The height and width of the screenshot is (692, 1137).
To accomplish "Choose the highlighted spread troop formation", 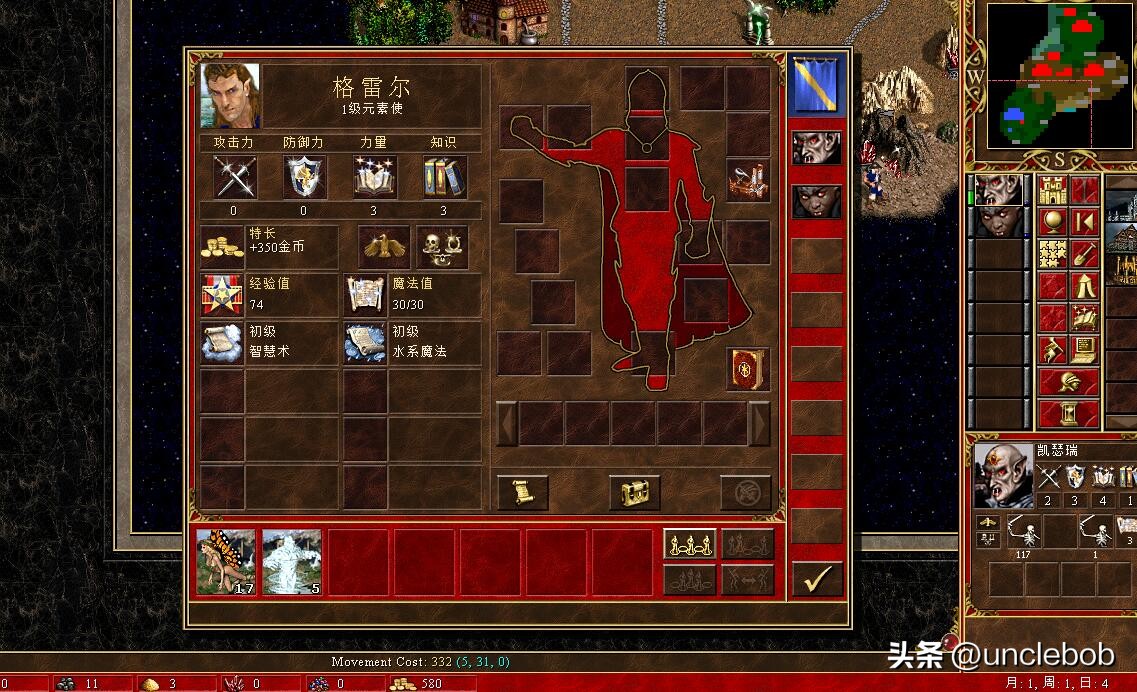I will [x=689, y=545].
